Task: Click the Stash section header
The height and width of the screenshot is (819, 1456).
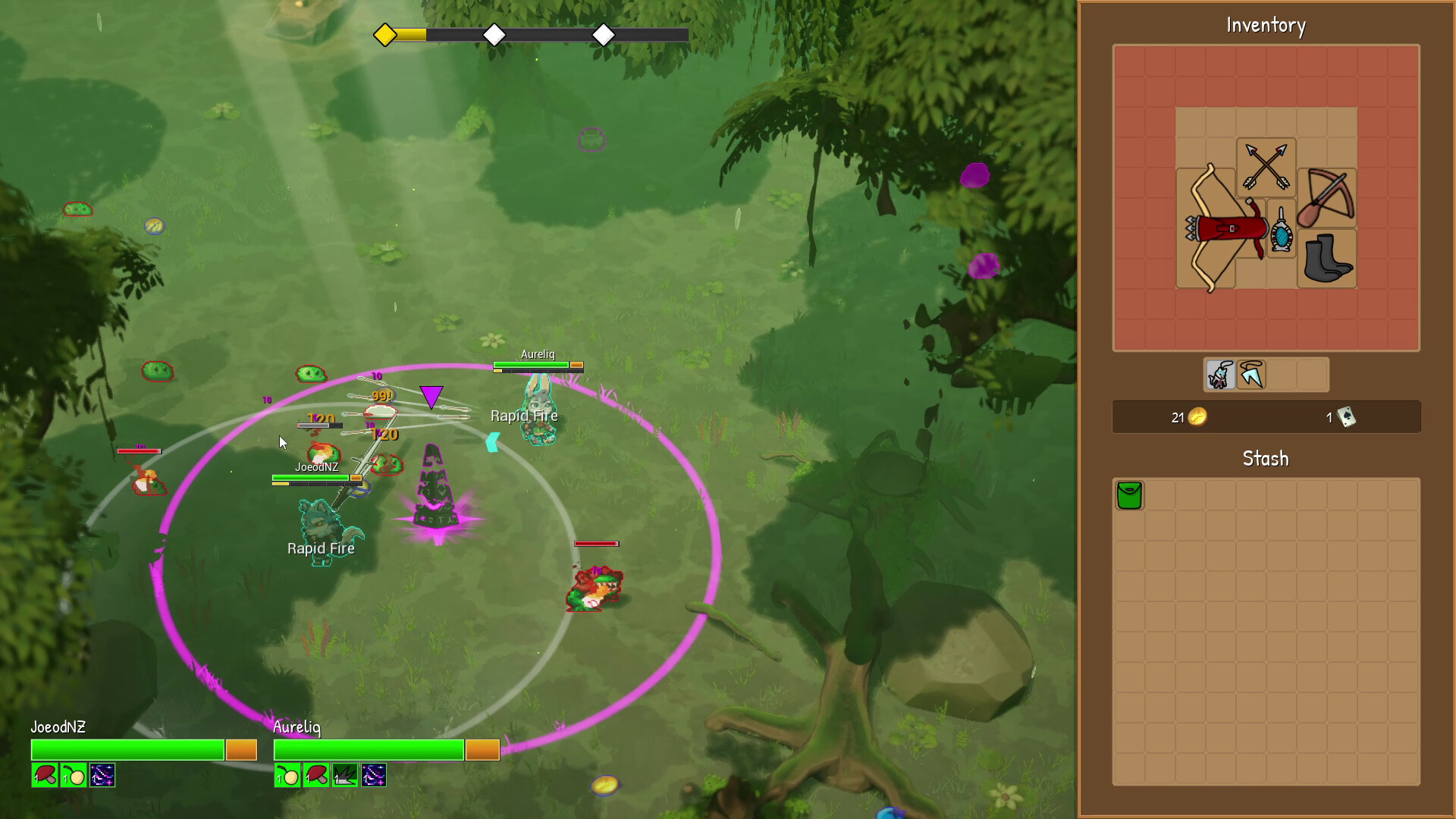Action: pos(1265,458)
